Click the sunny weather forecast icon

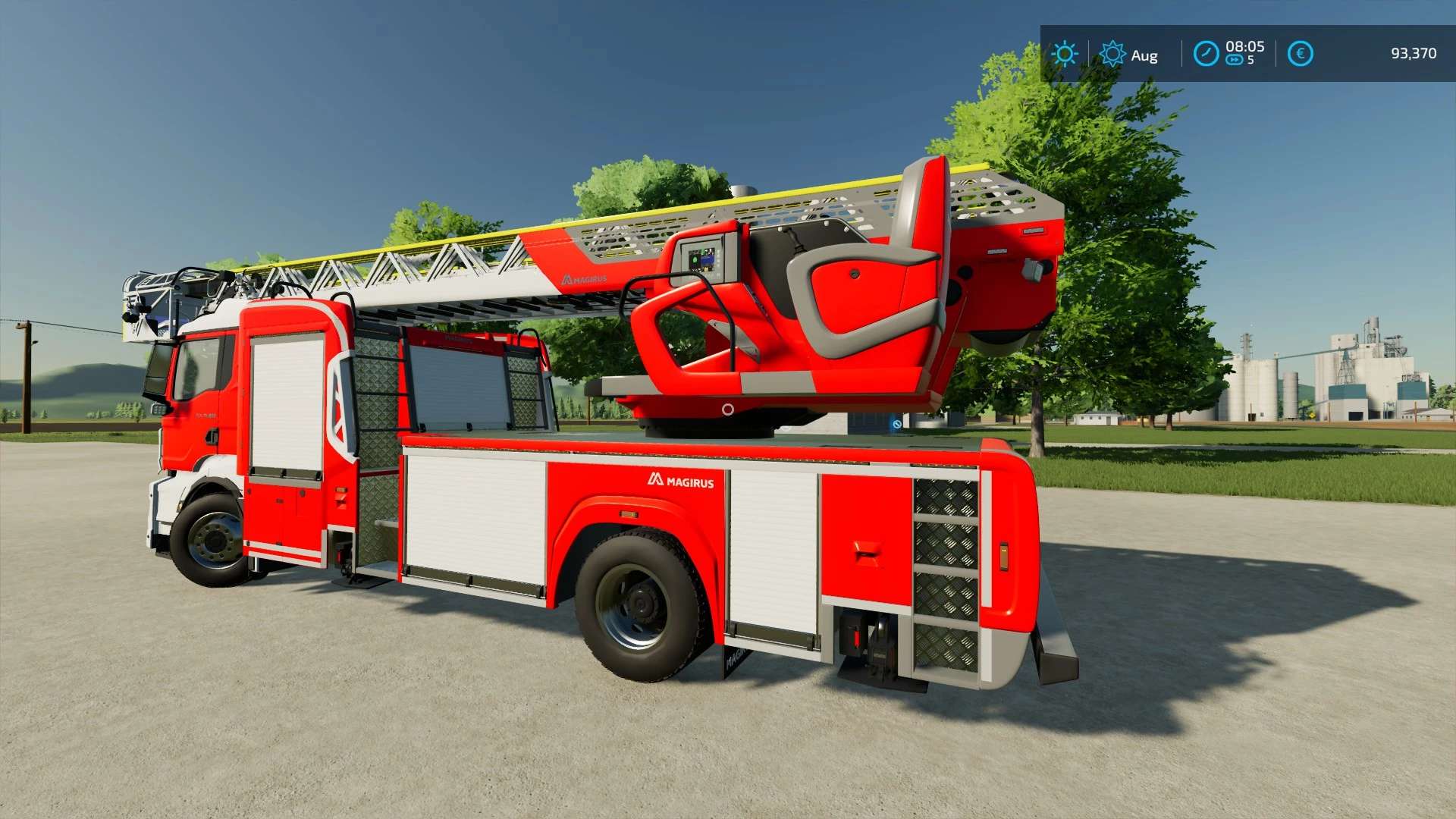(1065, 54)
